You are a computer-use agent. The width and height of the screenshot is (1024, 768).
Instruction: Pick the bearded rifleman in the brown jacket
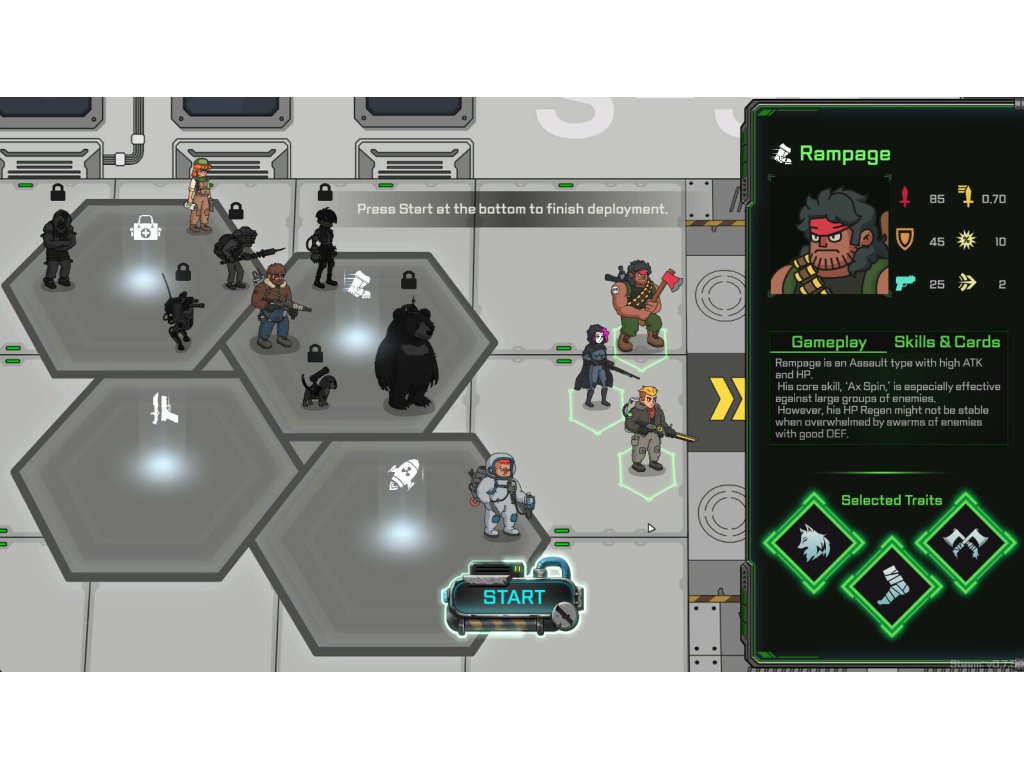pos(273,307)
